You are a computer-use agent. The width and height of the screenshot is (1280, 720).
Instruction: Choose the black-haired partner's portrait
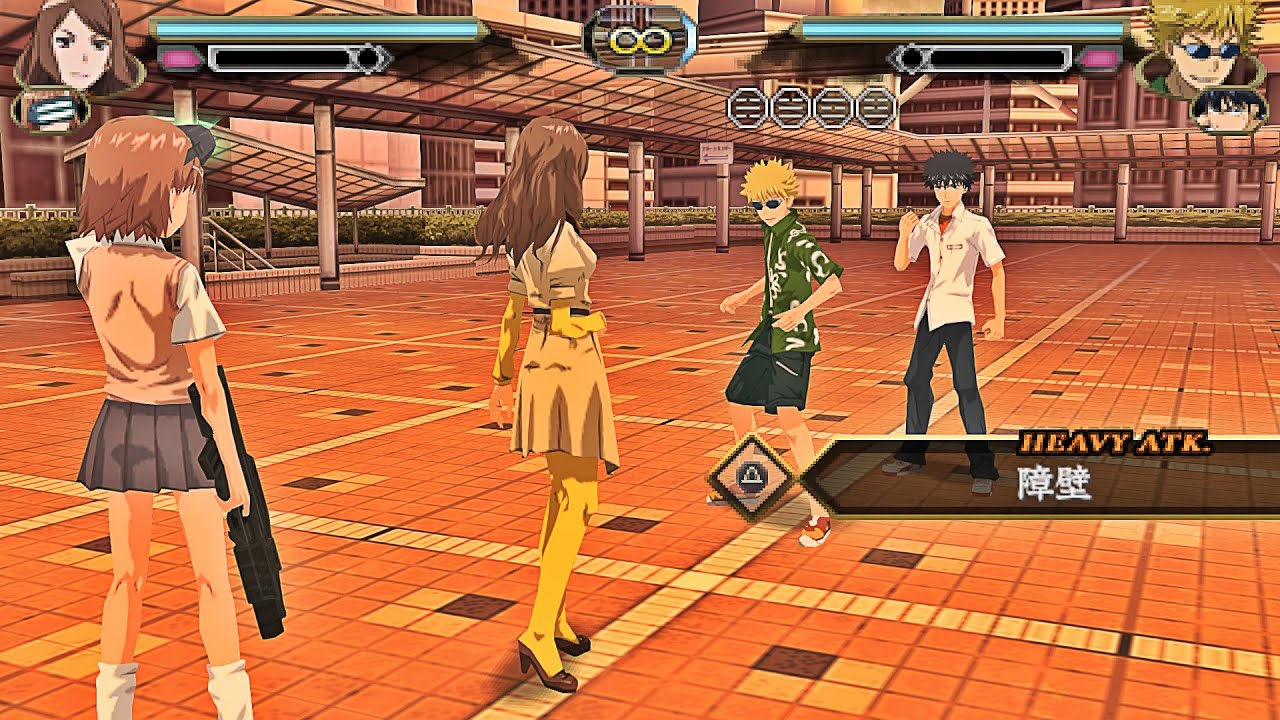click(x=1227, y=110)
